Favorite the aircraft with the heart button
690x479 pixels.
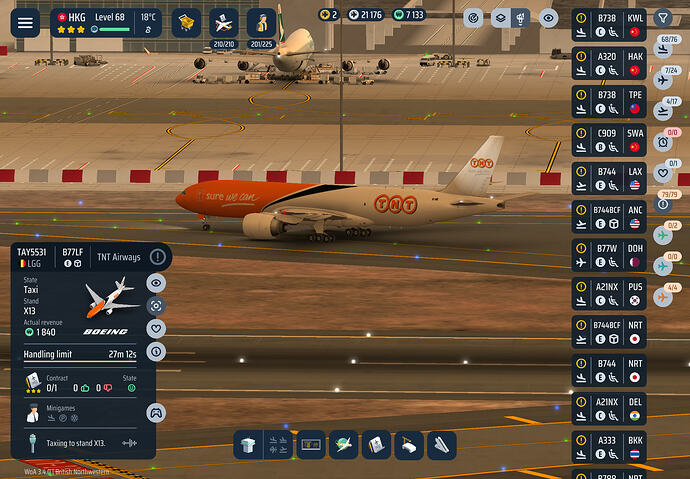tap(156, 328)
